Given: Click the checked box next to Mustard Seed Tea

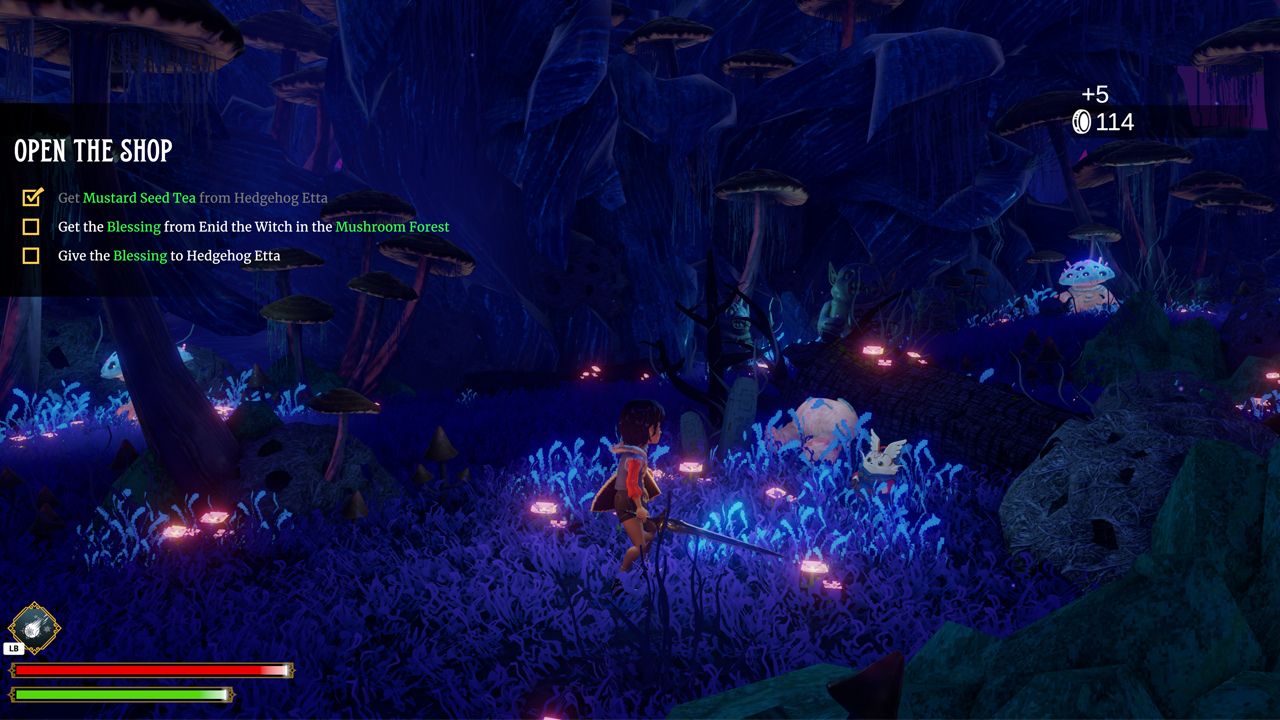Looking at the screenshot, I should 31,197.
